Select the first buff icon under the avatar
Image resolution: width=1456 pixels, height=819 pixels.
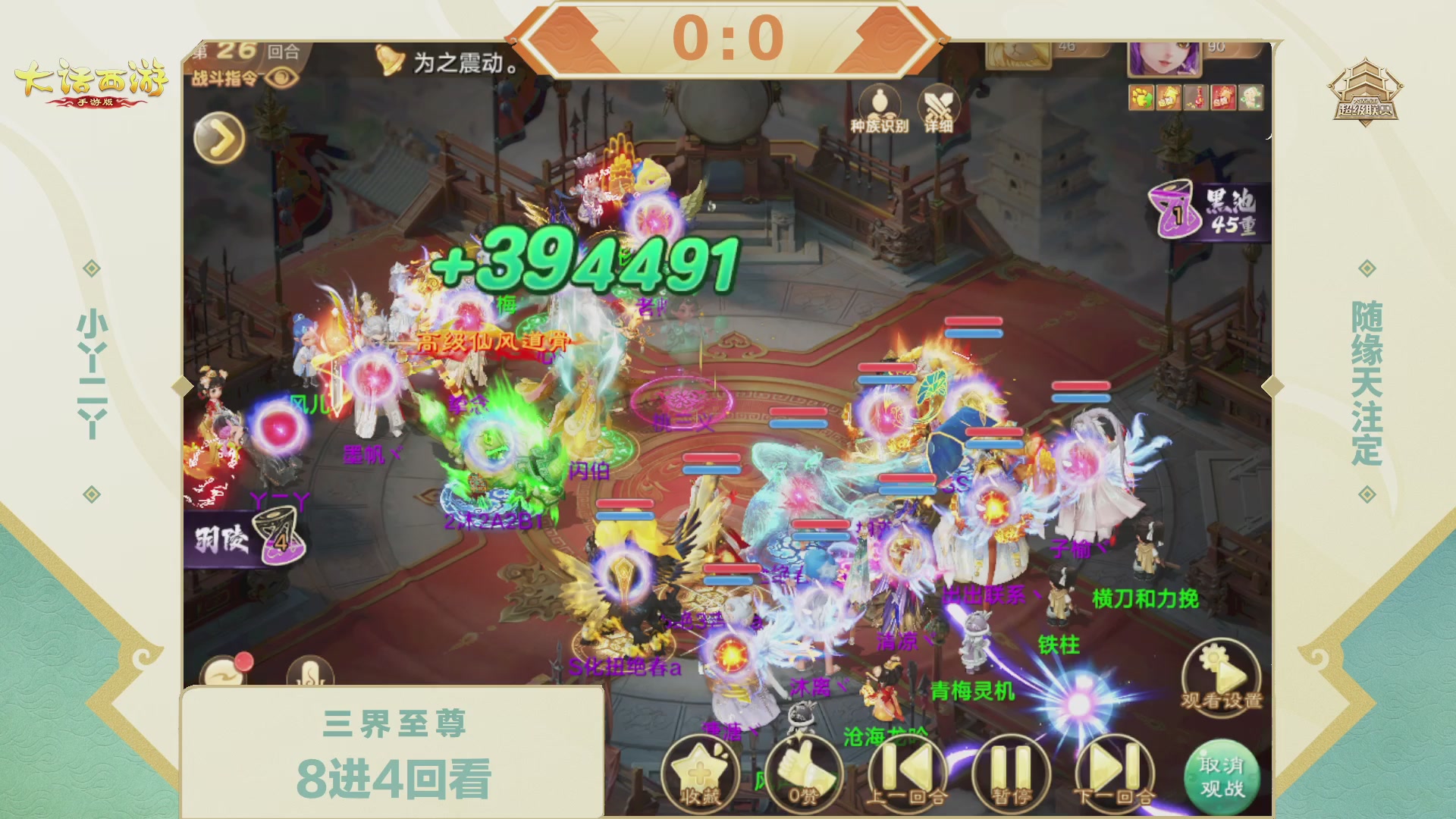click(x=1141, y=97)
